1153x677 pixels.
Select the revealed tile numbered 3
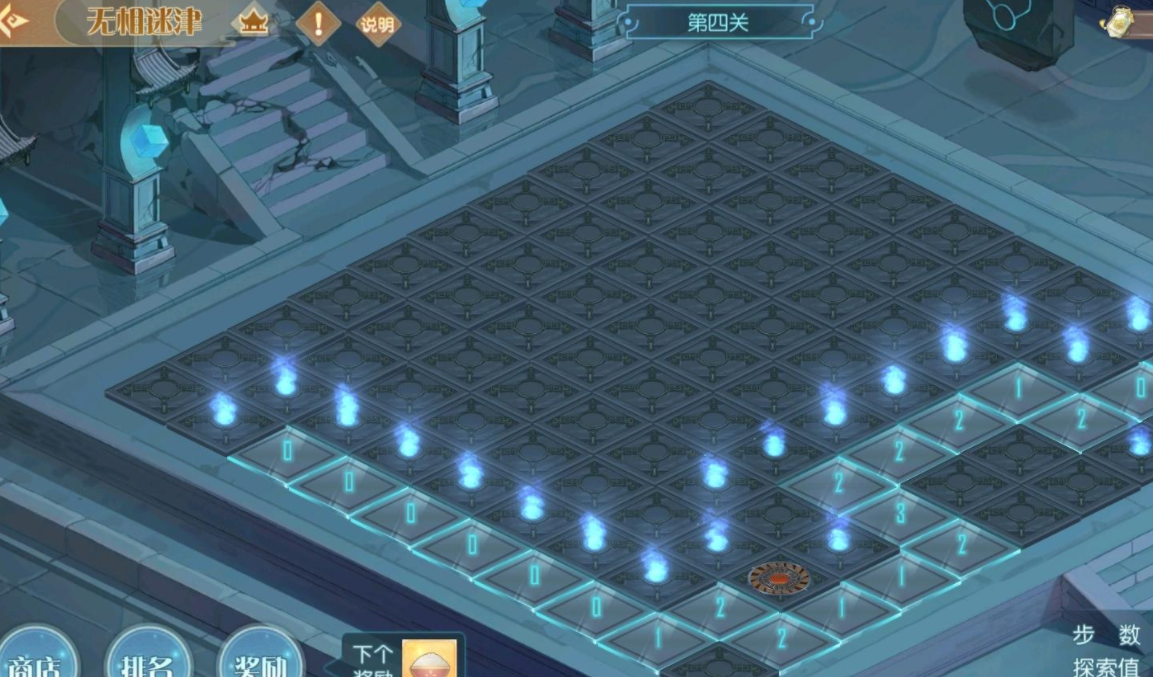click(899, 514)
